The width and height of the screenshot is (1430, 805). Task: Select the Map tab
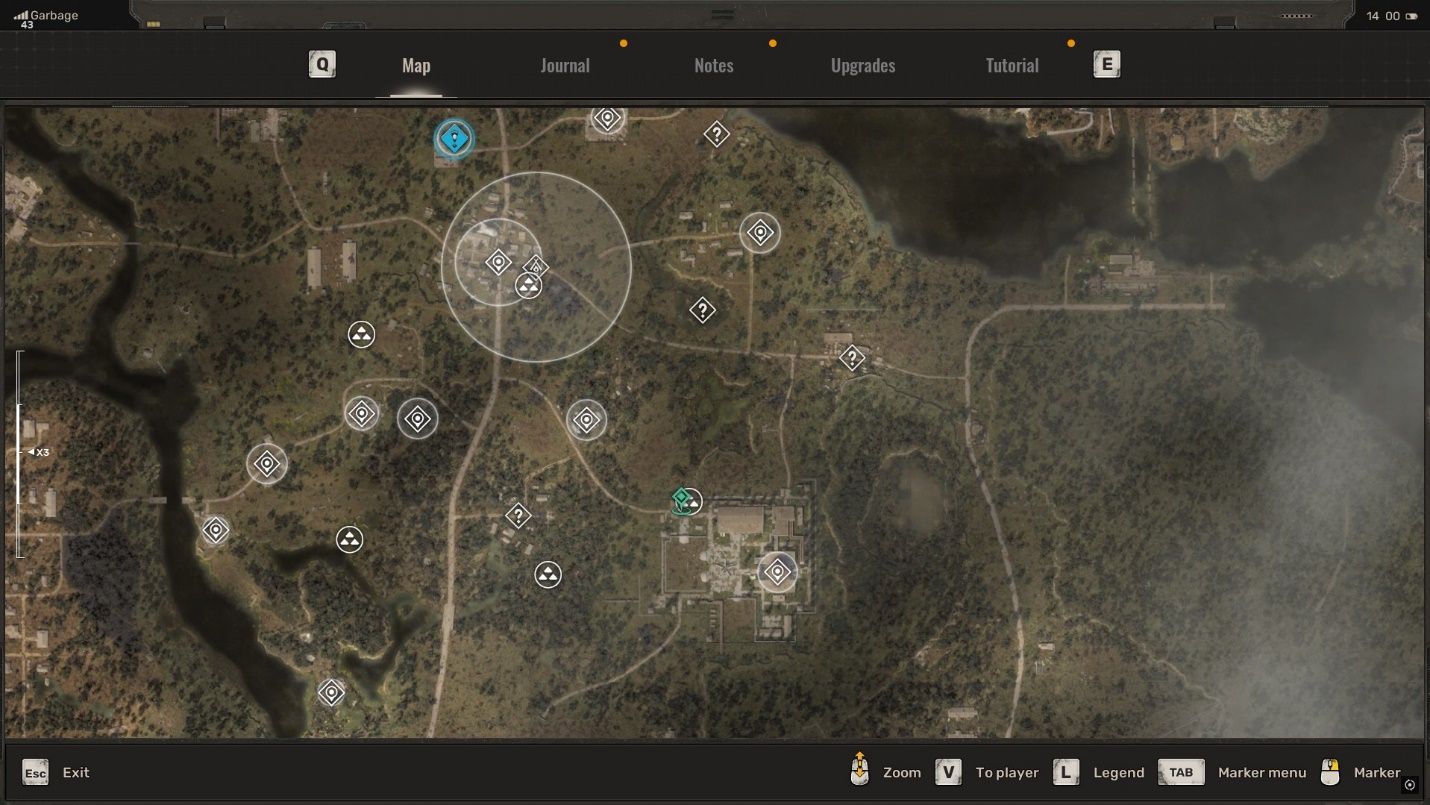[416, 66]
